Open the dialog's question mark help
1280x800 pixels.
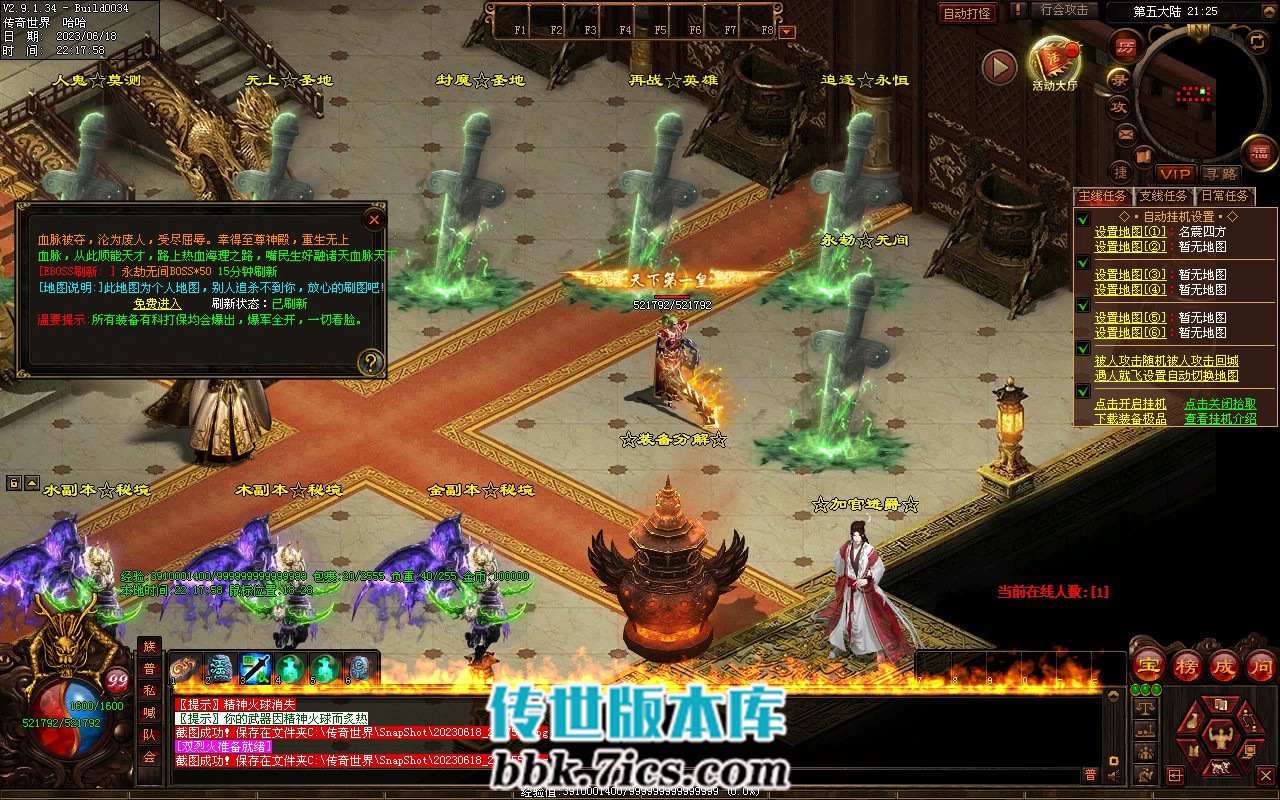370,361
